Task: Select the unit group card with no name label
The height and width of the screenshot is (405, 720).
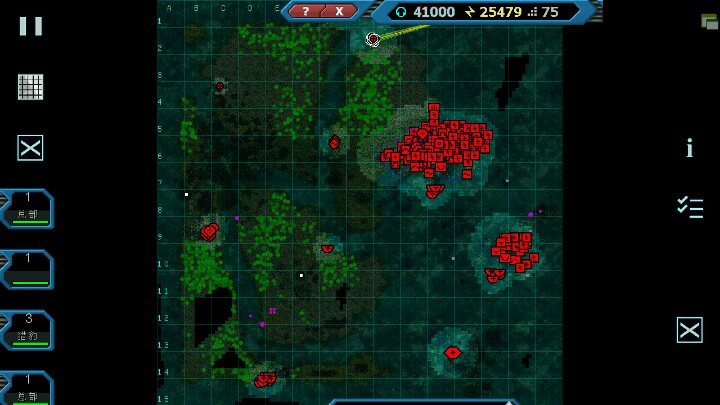Action: (x=28, y=269)
